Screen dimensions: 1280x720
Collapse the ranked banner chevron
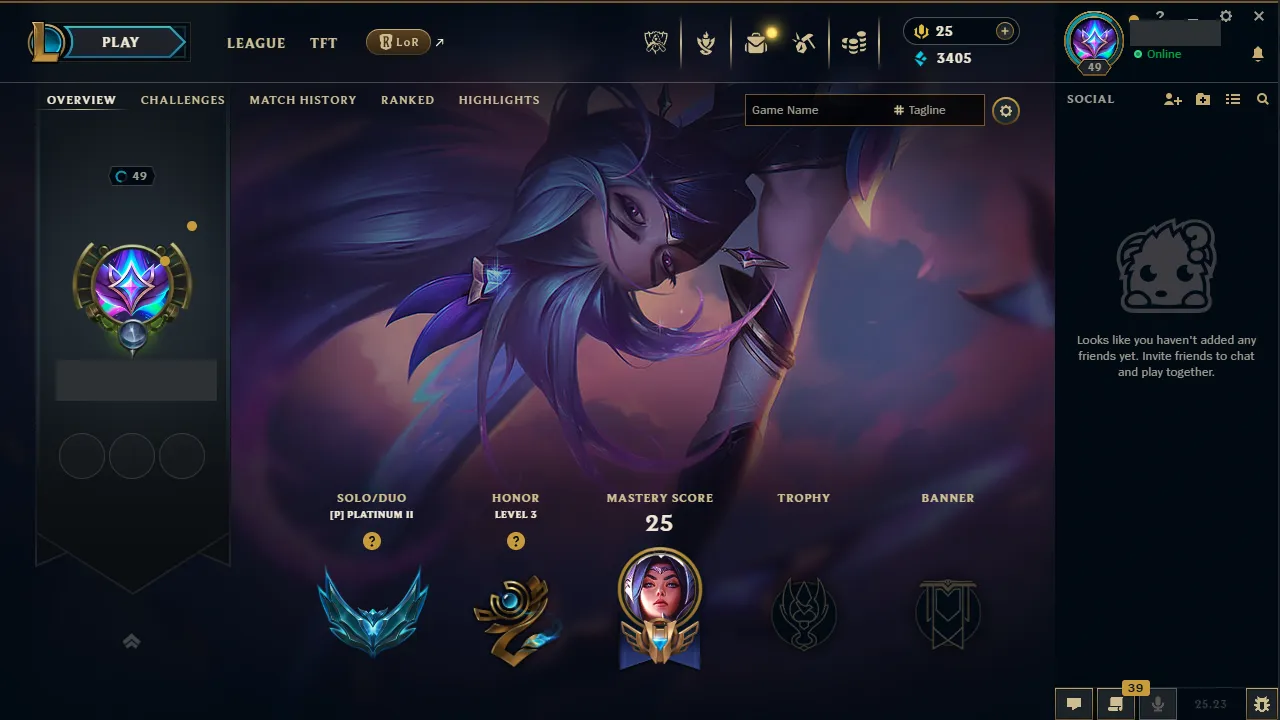[131, 641]
